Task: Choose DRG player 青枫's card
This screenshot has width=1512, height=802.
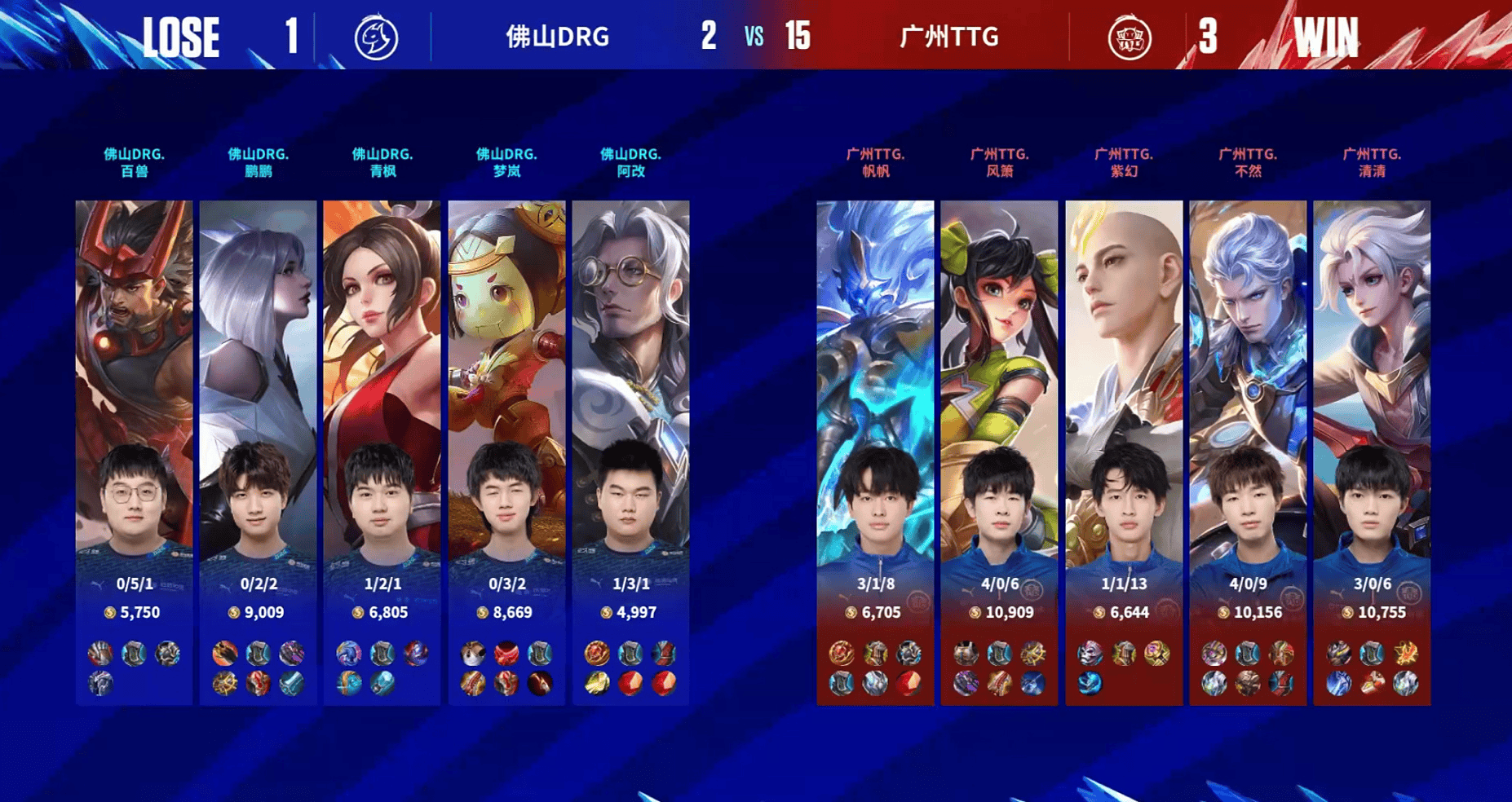Action: tap(382, 452)
